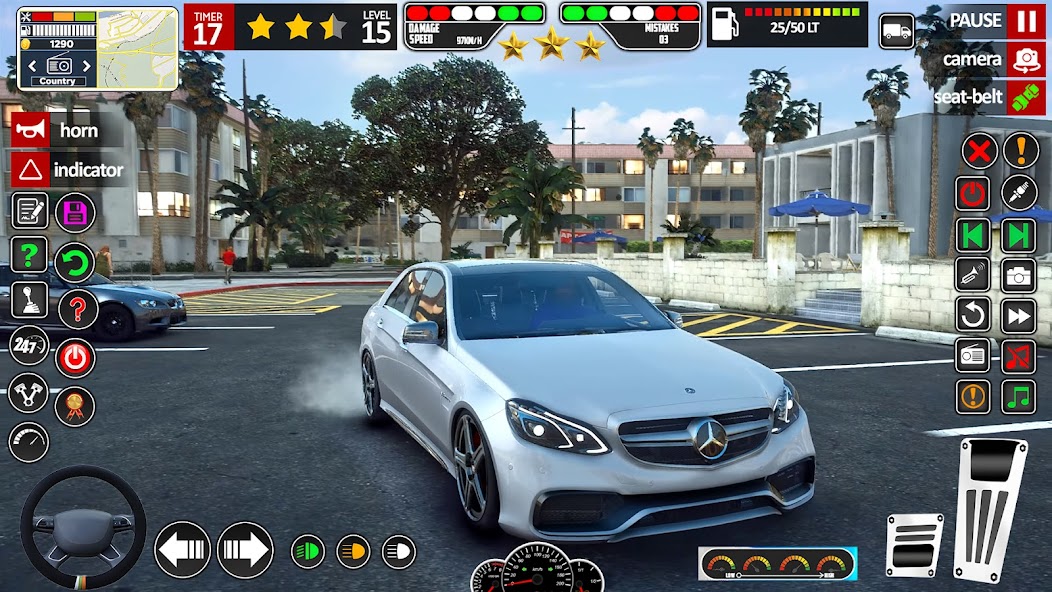Tap the truck vehicle icon
The image size is (1052, 592).
[x=897, y=31]
